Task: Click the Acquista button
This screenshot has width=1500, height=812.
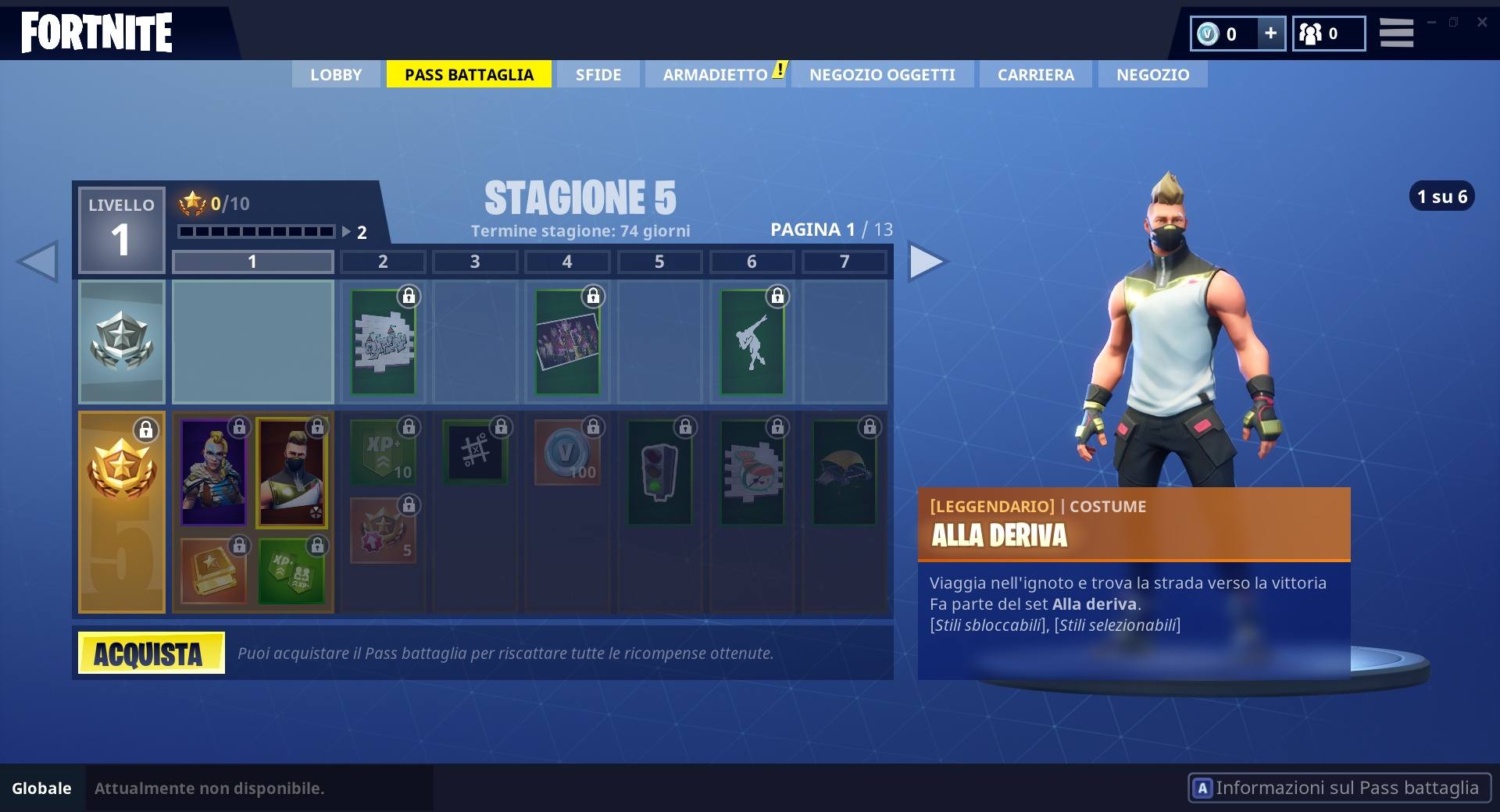Action: 152,653
